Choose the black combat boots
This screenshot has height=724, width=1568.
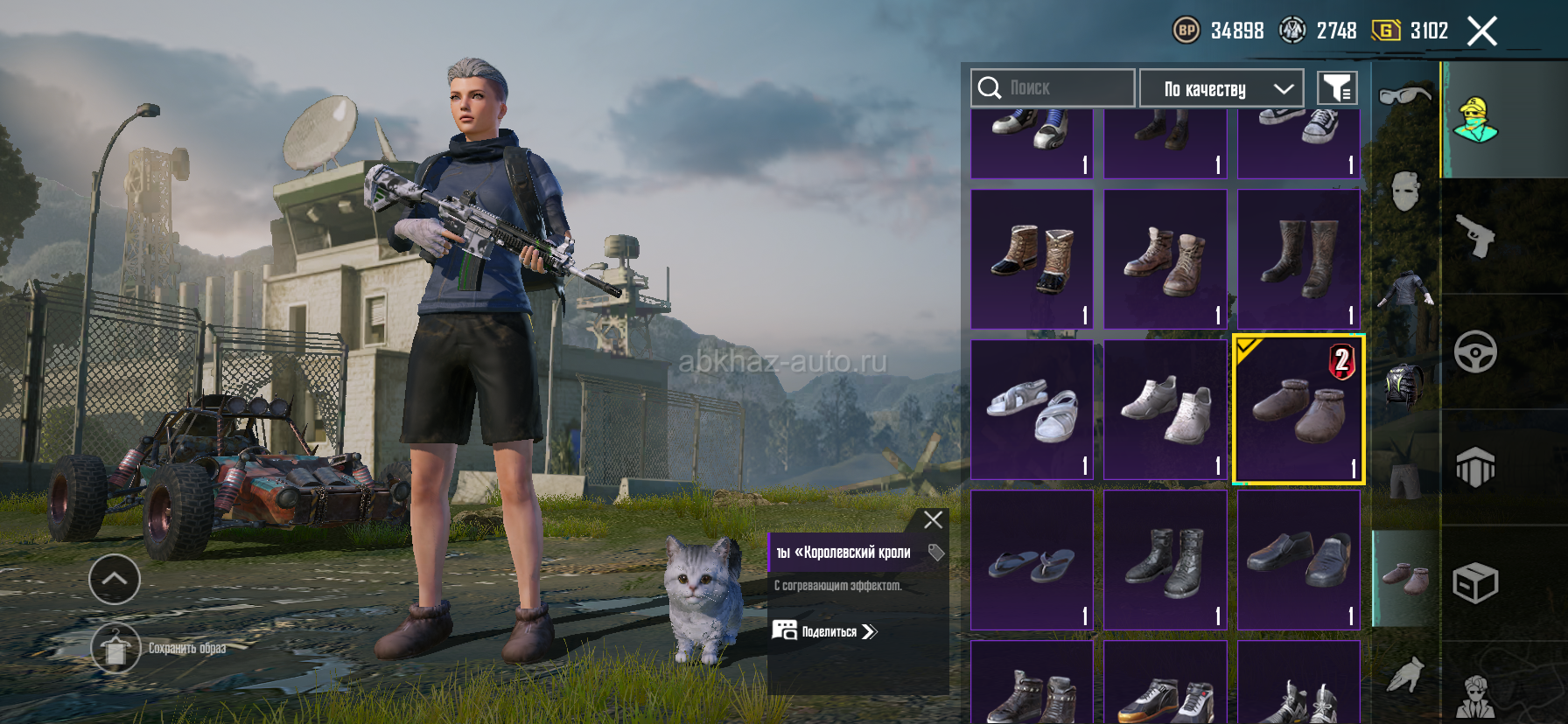(x=1165, y=560)
